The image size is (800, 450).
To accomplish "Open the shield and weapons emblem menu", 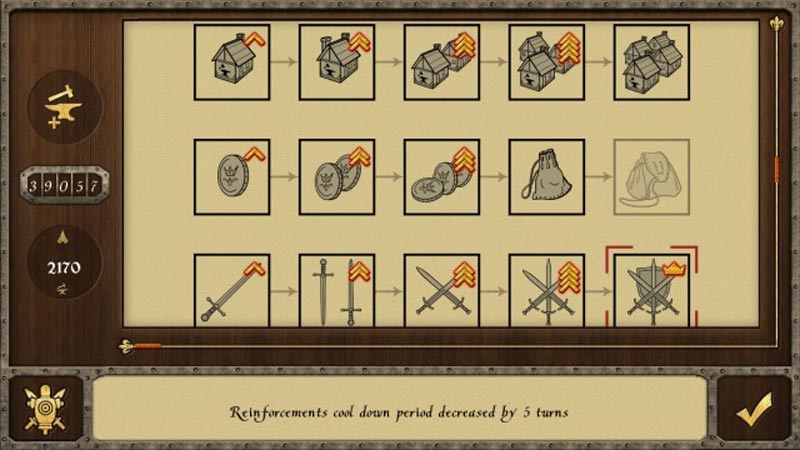I will pyautogui.click(x=45, y=410).
